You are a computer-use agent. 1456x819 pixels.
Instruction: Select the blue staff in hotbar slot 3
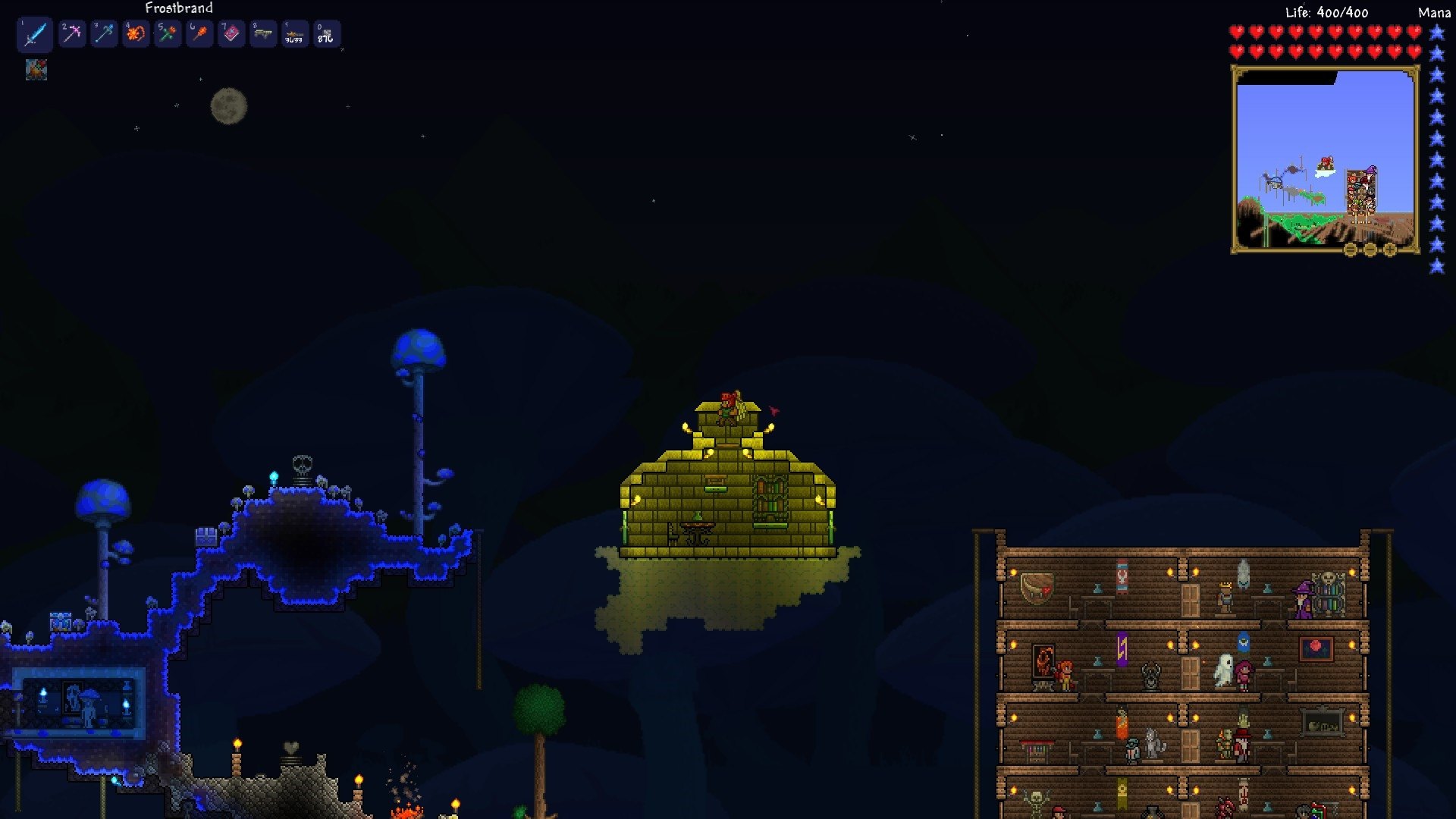pos(104,33)
